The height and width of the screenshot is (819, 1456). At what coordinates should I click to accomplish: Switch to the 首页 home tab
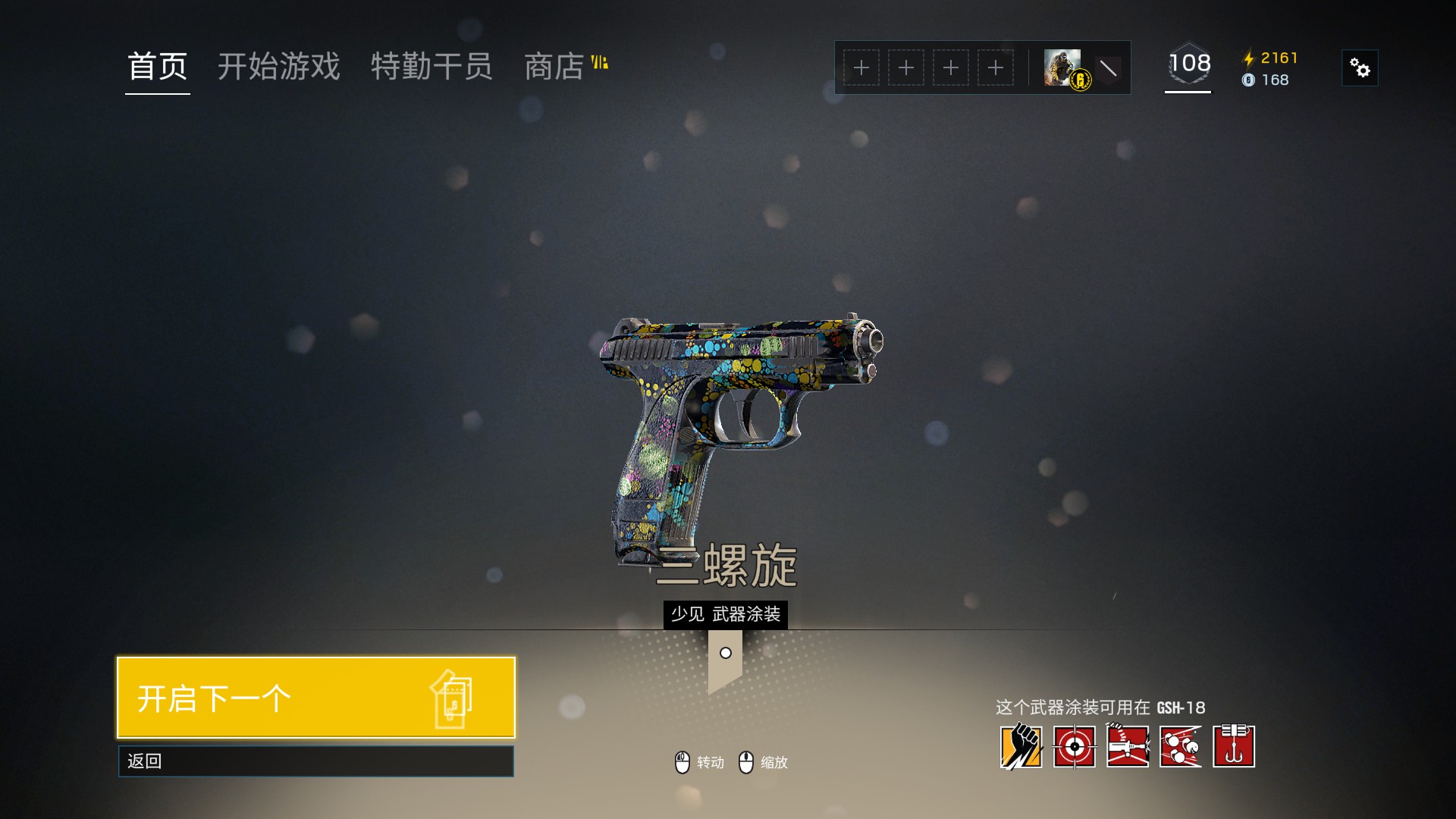point(157,67)
